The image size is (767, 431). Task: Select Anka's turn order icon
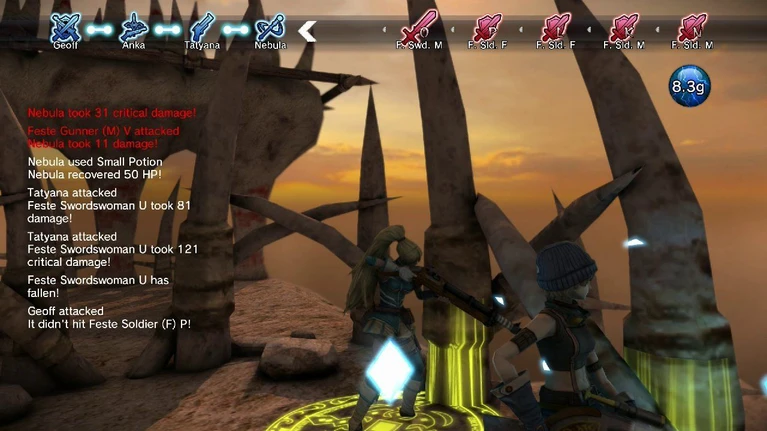click(134, 27)
